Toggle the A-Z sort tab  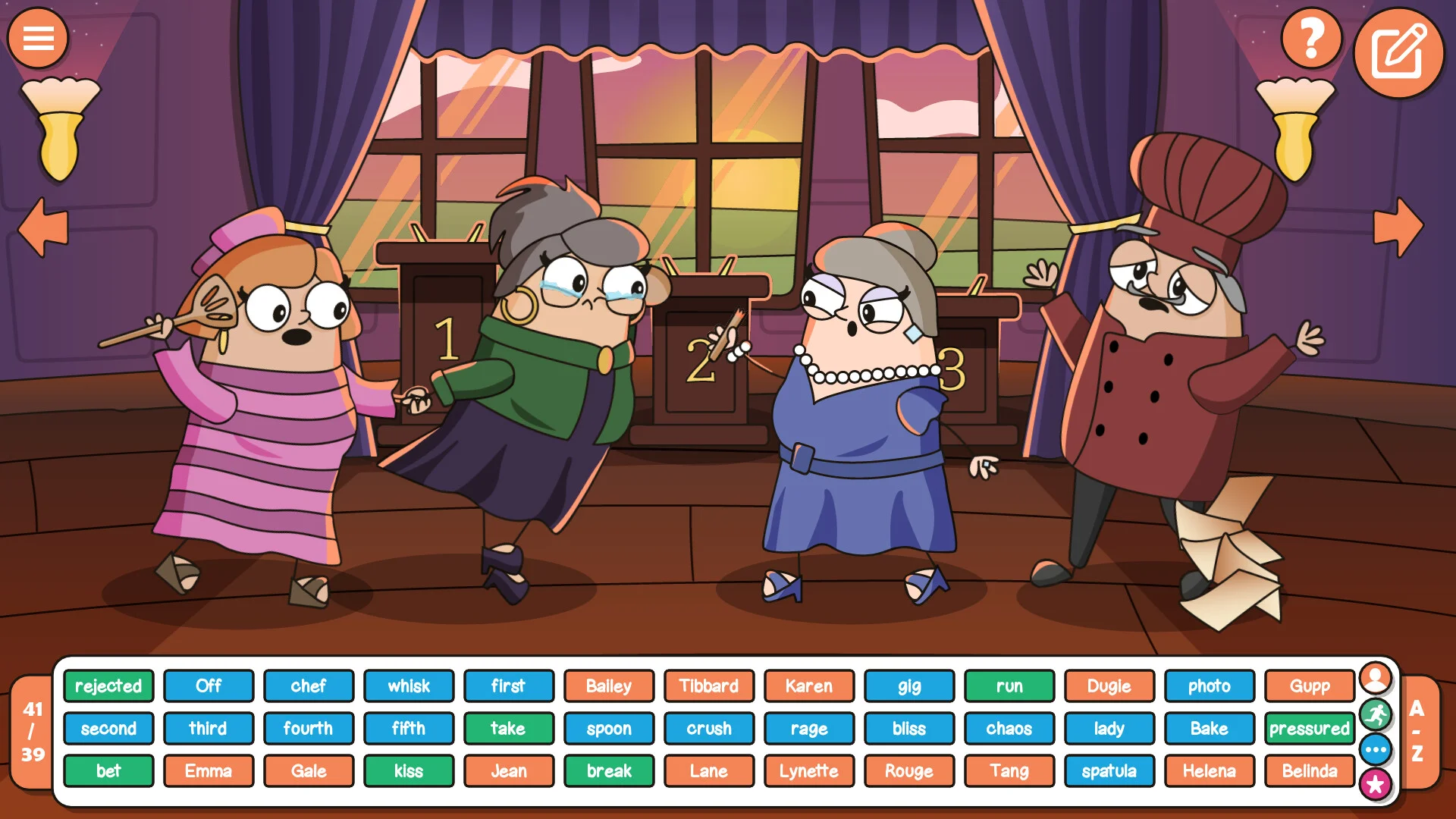(x=1417, y=731)
